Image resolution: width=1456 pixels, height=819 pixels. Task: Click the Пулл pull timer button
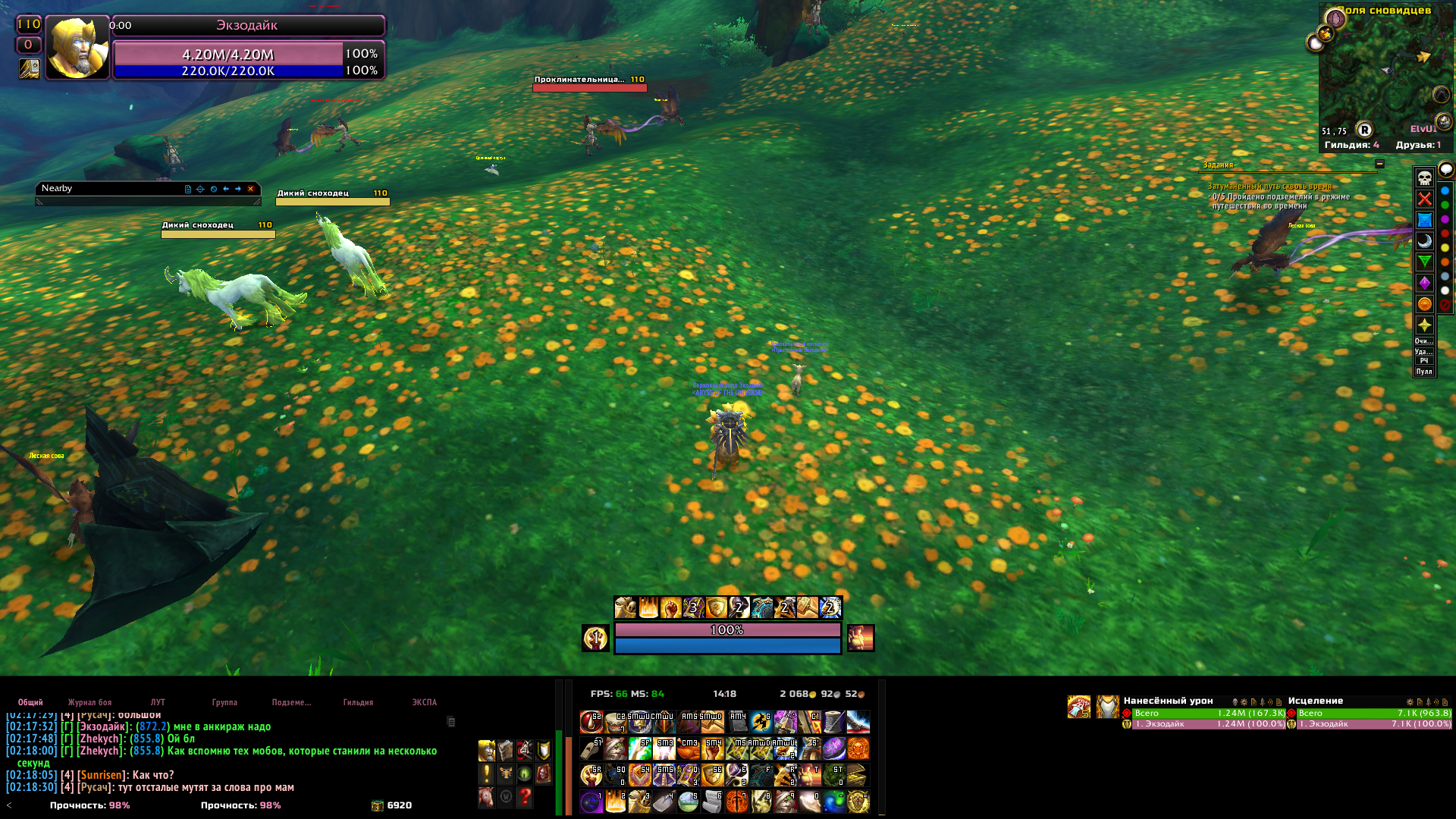coord(1424,372)
